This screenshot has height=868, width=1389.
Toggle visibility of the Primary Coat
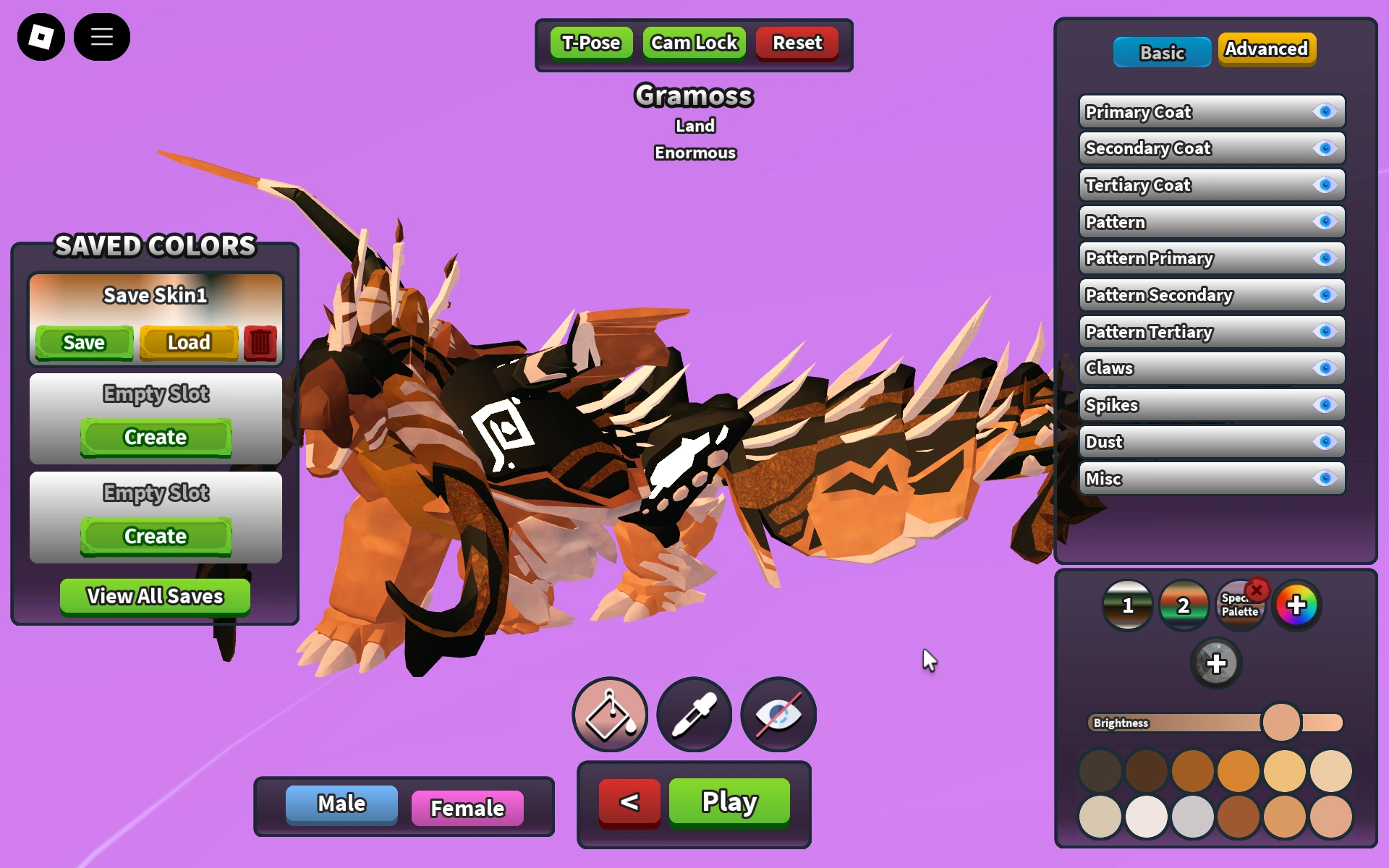[x=1325, y=111]
